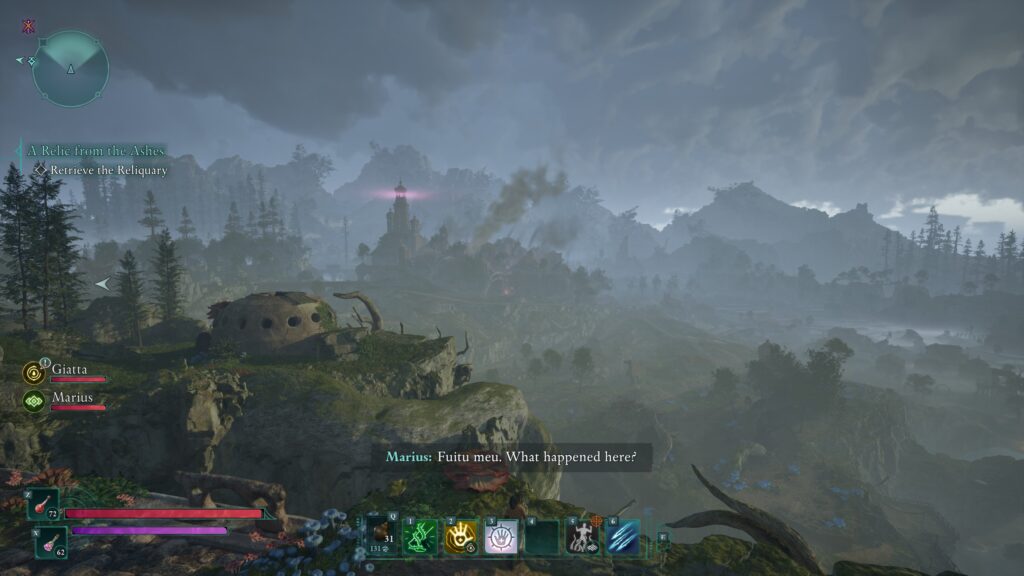Select companion Marius's portrait icon
Image resolution: width=1024 pixels, height=576 pixels.
click(x=33, y=401)
